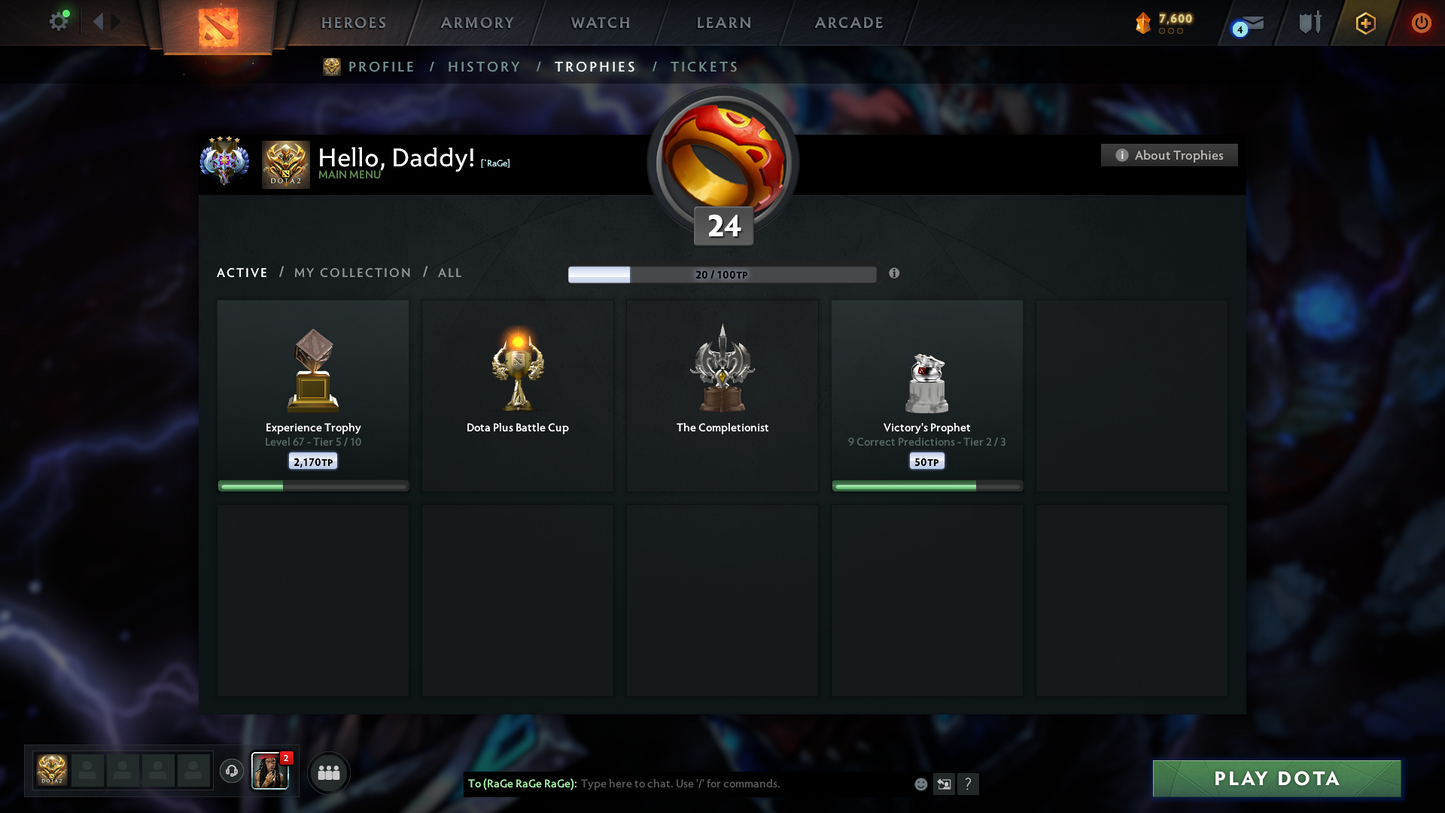Click the emoticon smiley in chat bar
Image resolution: width=1445 pixels, height=813 pixels.
(920, 784)
